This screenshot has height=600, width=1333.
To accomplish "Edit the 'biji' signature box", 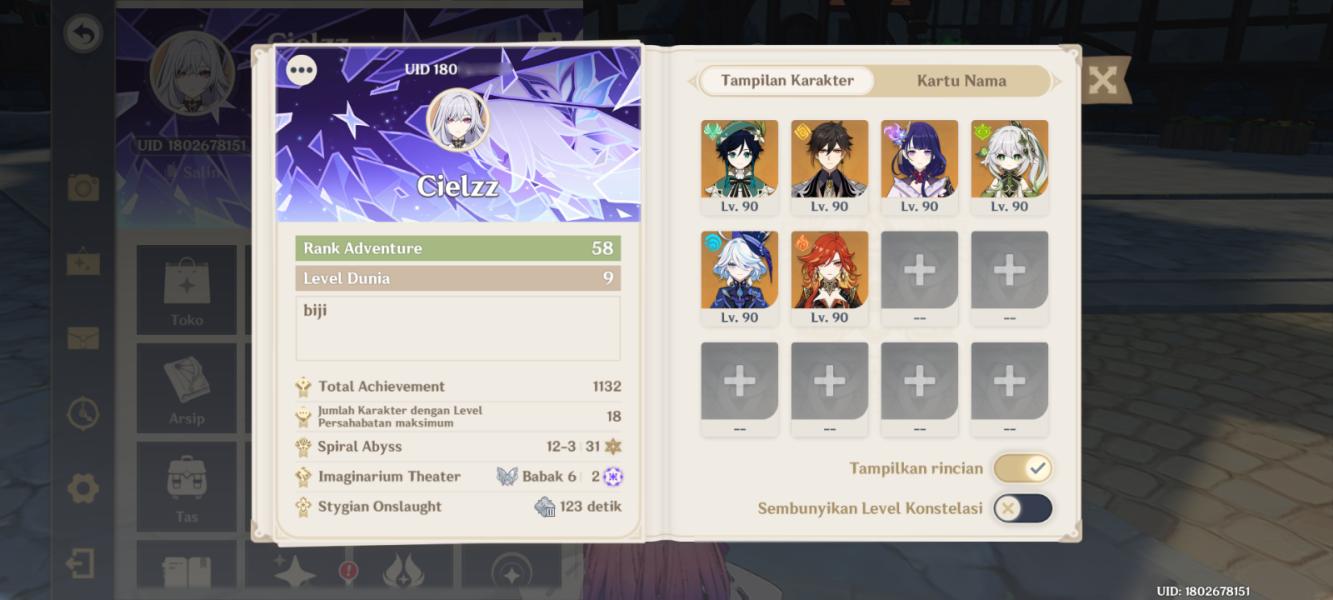I will point(458,328).
